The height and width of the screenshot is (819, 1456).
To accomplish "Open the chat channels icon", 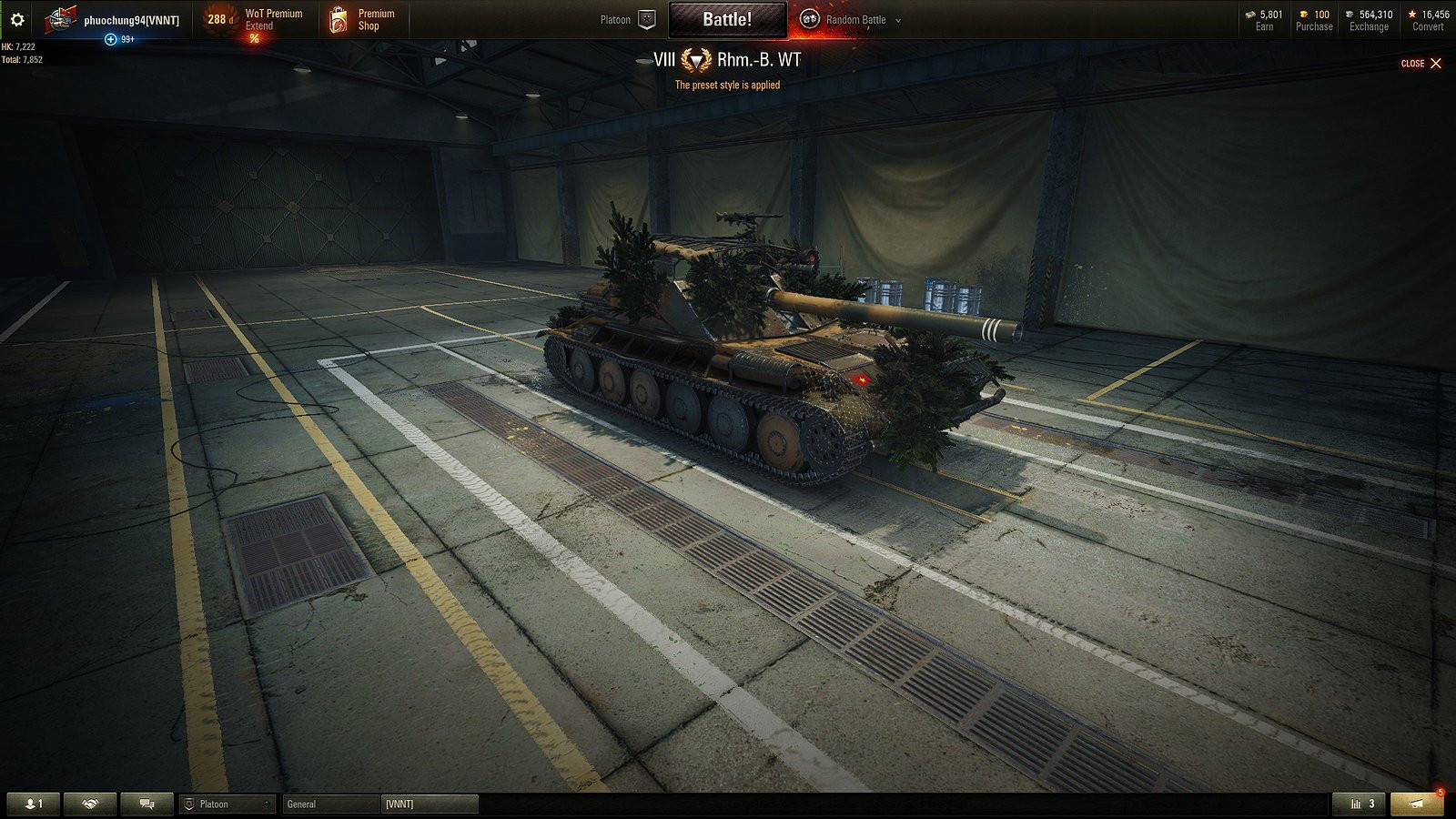I will point(146,804).
